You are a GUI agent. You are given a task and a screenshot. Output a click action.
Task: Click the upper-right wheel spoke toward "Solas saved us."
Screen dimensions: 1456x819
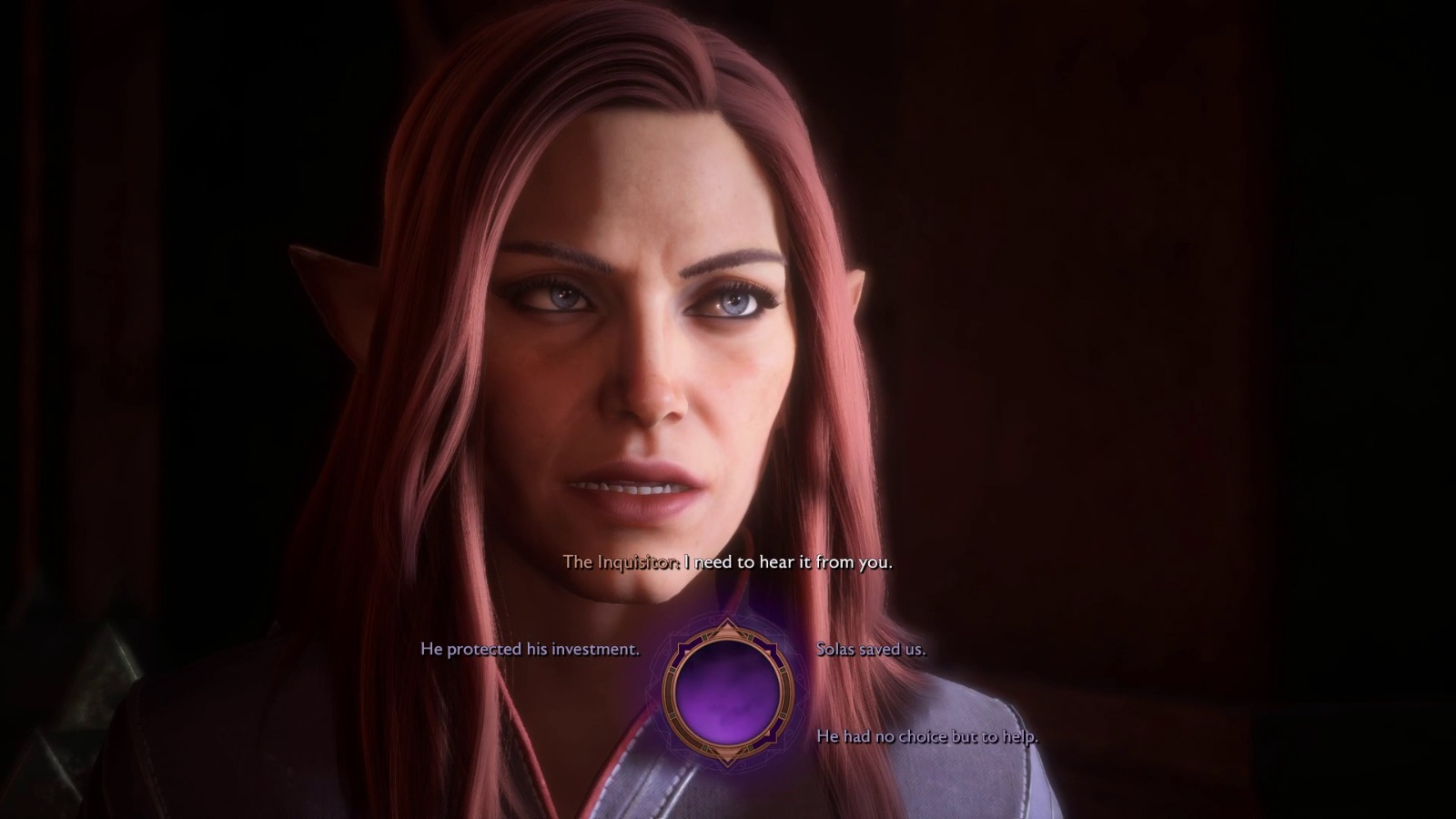[772, 651]
